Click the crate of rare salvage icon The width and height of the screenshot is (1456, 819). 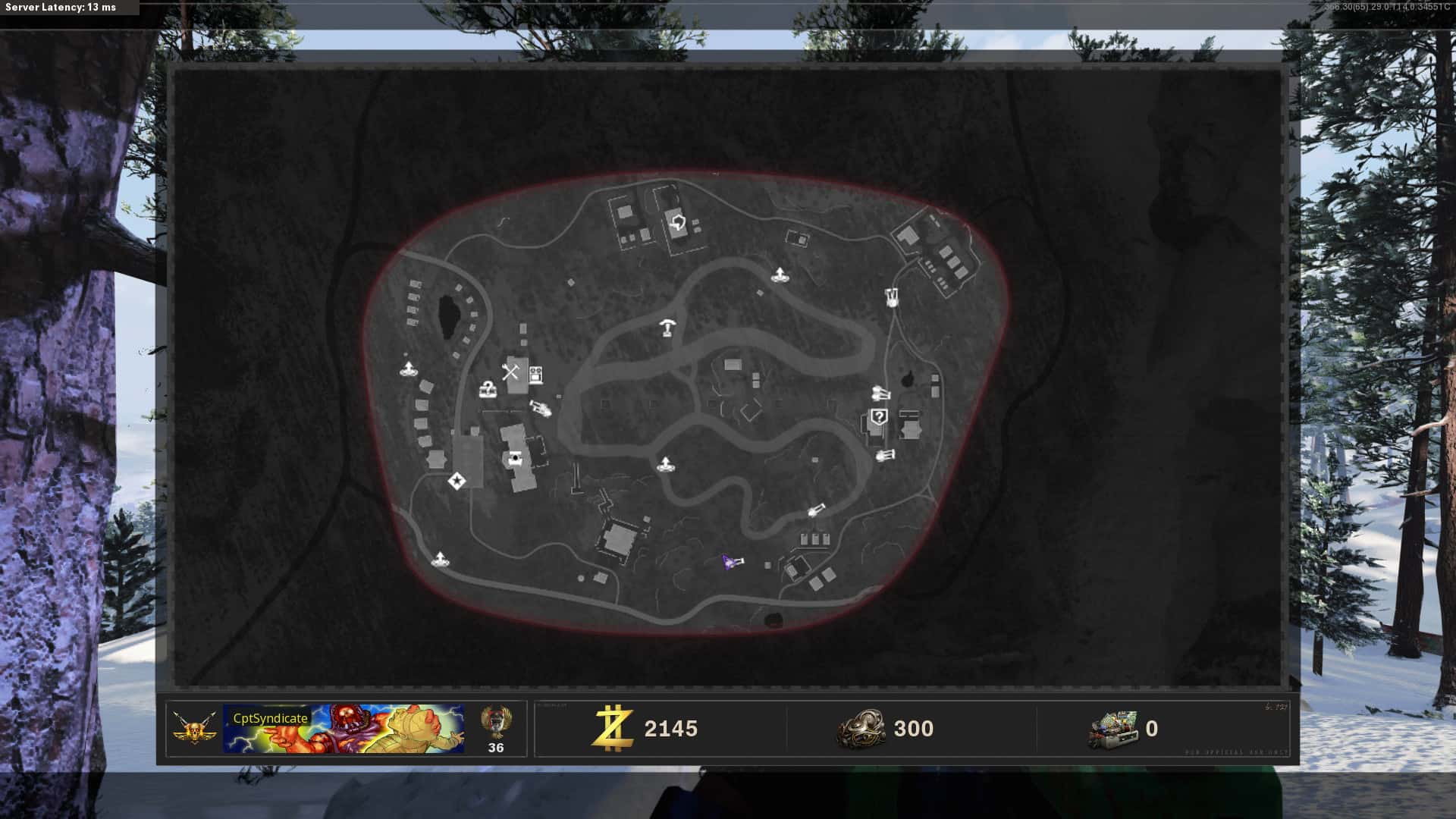click(1113, 730)
